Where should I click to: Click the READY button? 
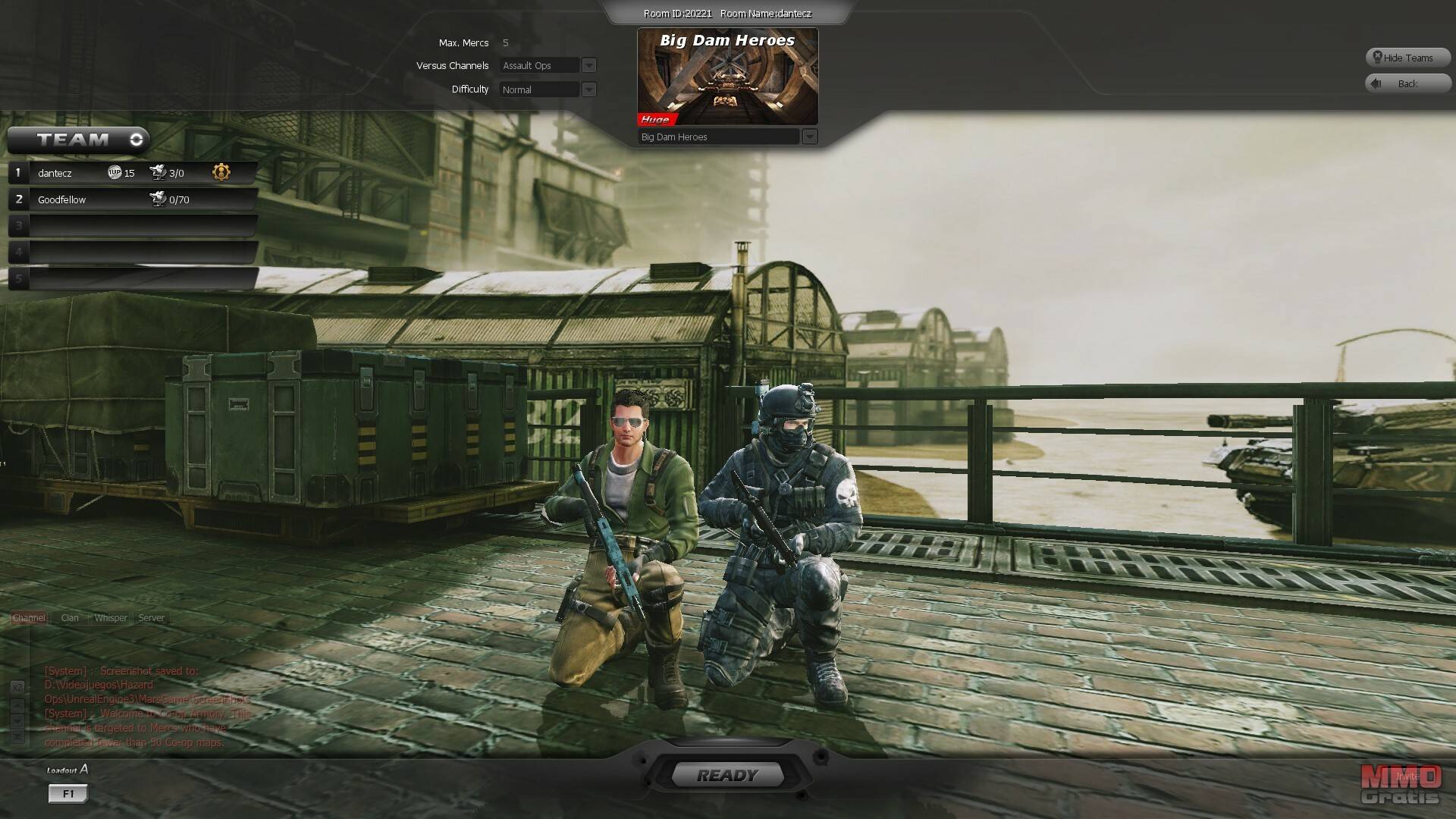(727, 775)
